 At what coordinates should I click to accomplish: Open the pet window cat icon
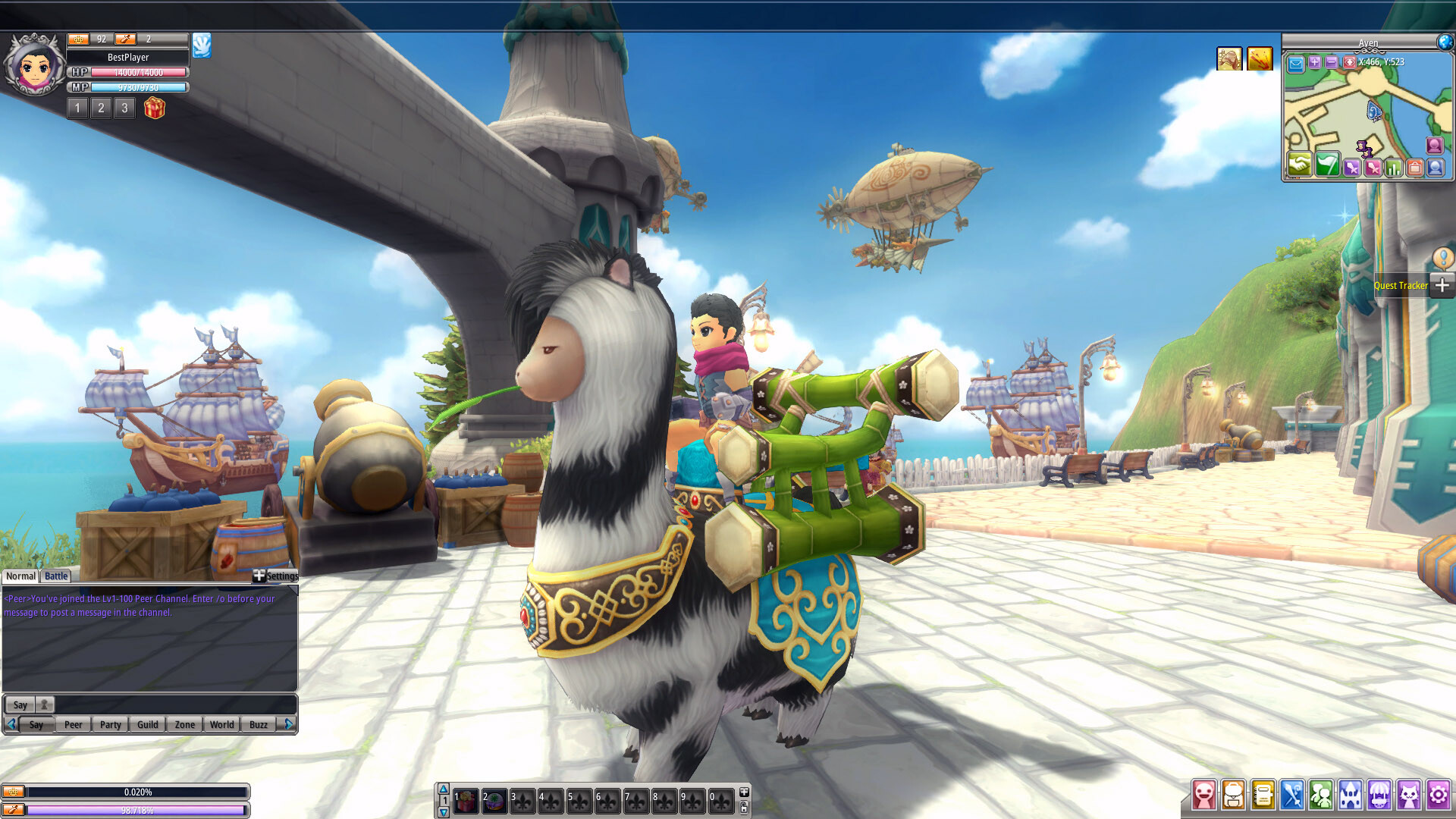[1407, 795]
